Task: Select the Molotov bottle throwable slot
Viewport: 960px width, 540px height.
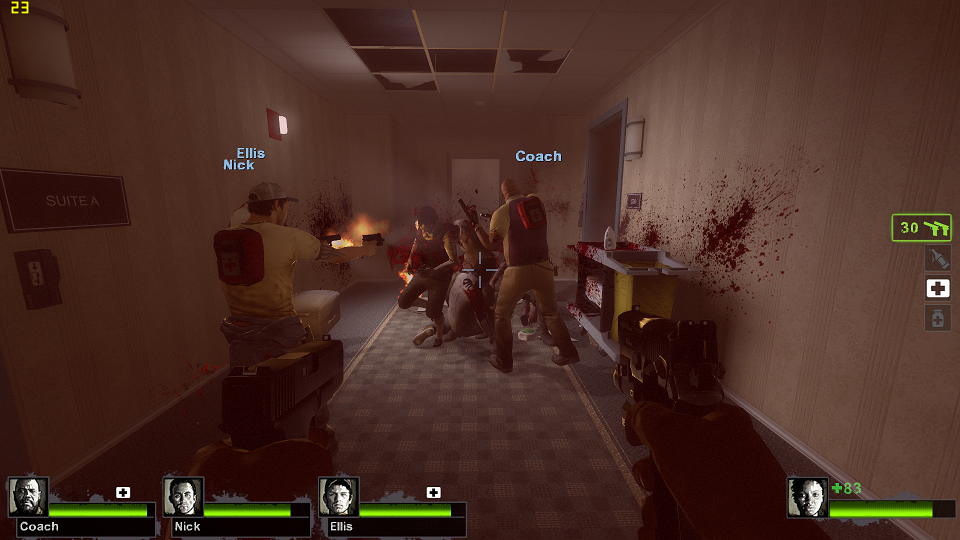Action: [937, 258]
